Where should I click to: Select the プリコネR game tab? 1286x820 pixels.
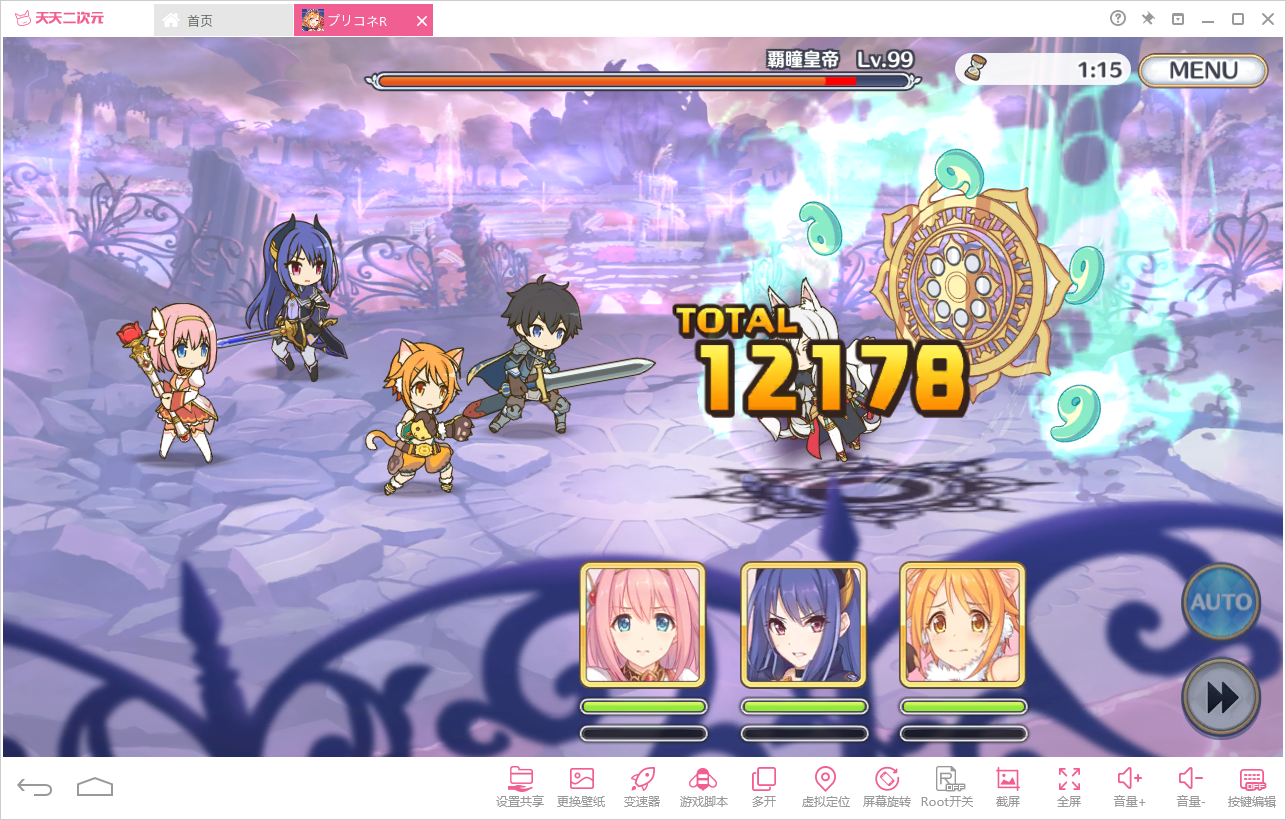click(358, 19)
